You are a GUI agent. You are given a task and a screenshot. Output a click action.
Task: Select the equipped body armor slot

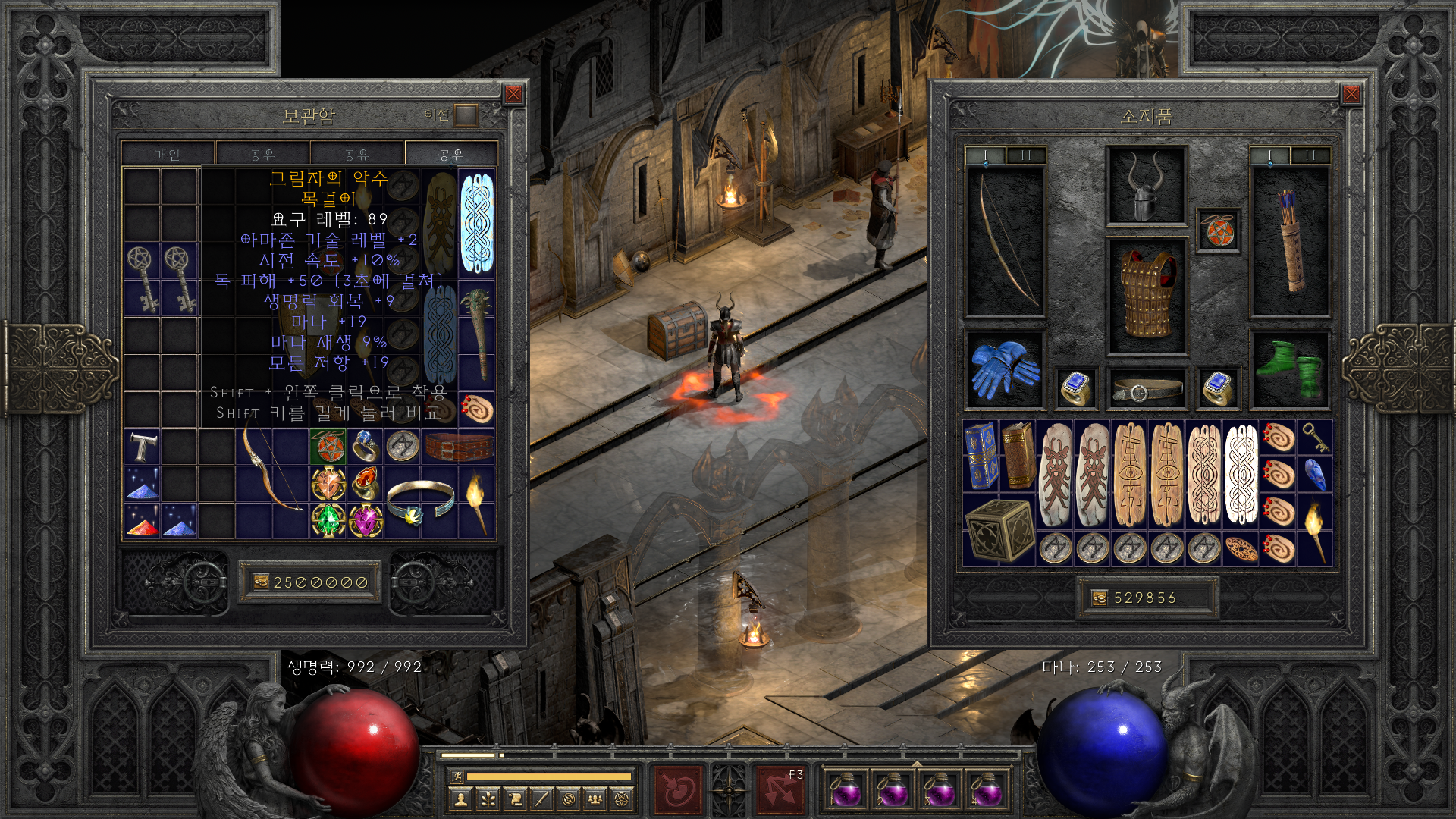pyautogui.click(x=1146, y=296)
